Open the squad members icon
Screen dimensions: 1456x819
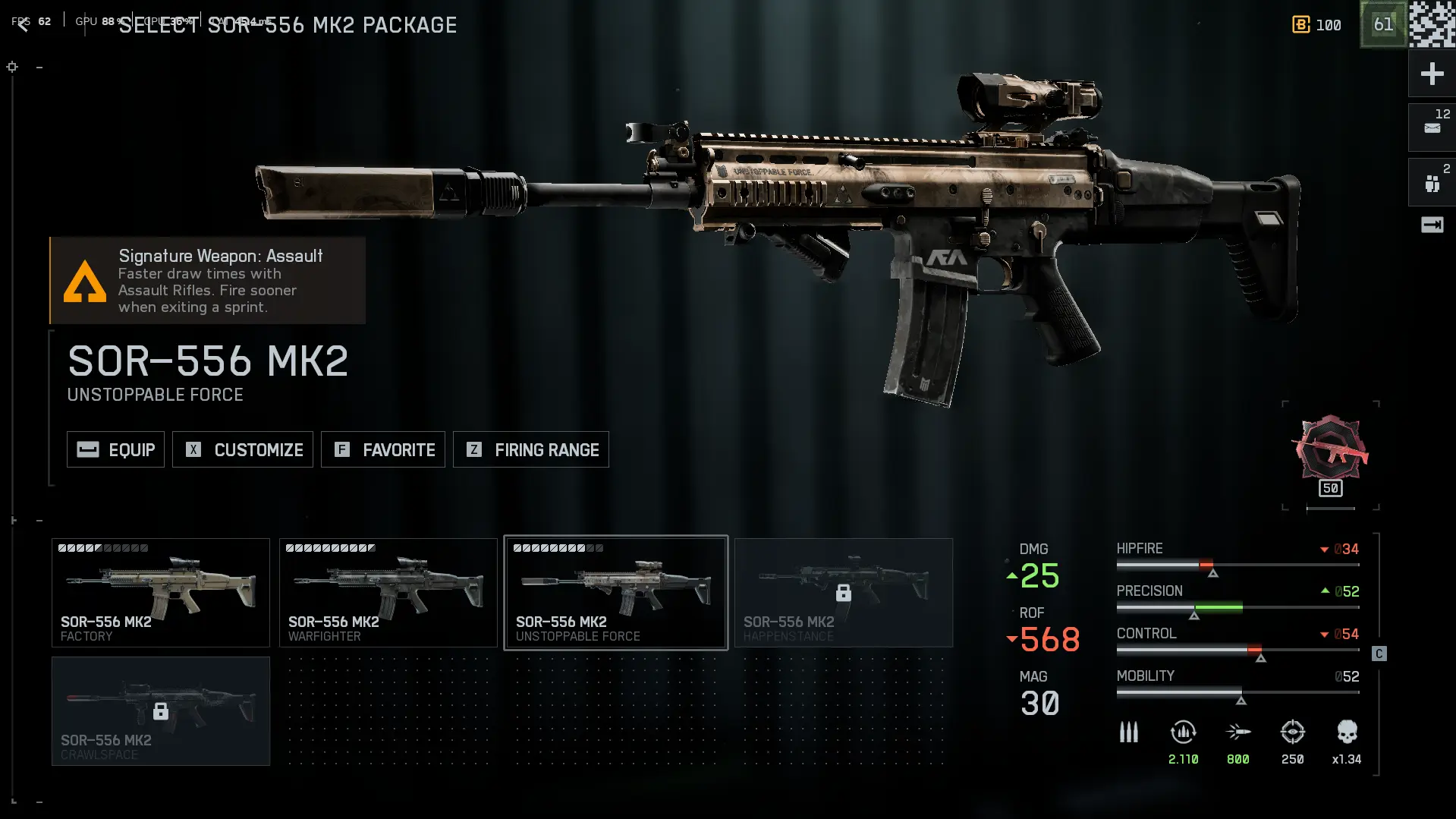pos(1432,183)
